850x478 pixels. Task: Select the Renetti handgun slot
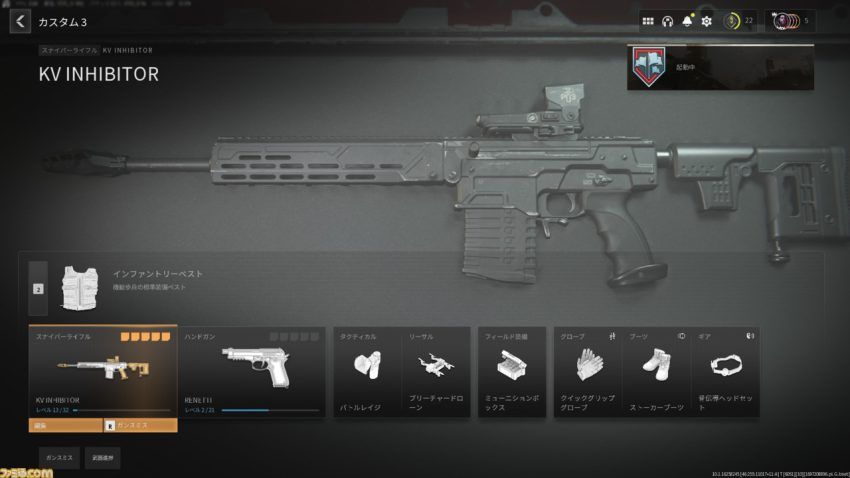tap(252, 372)
